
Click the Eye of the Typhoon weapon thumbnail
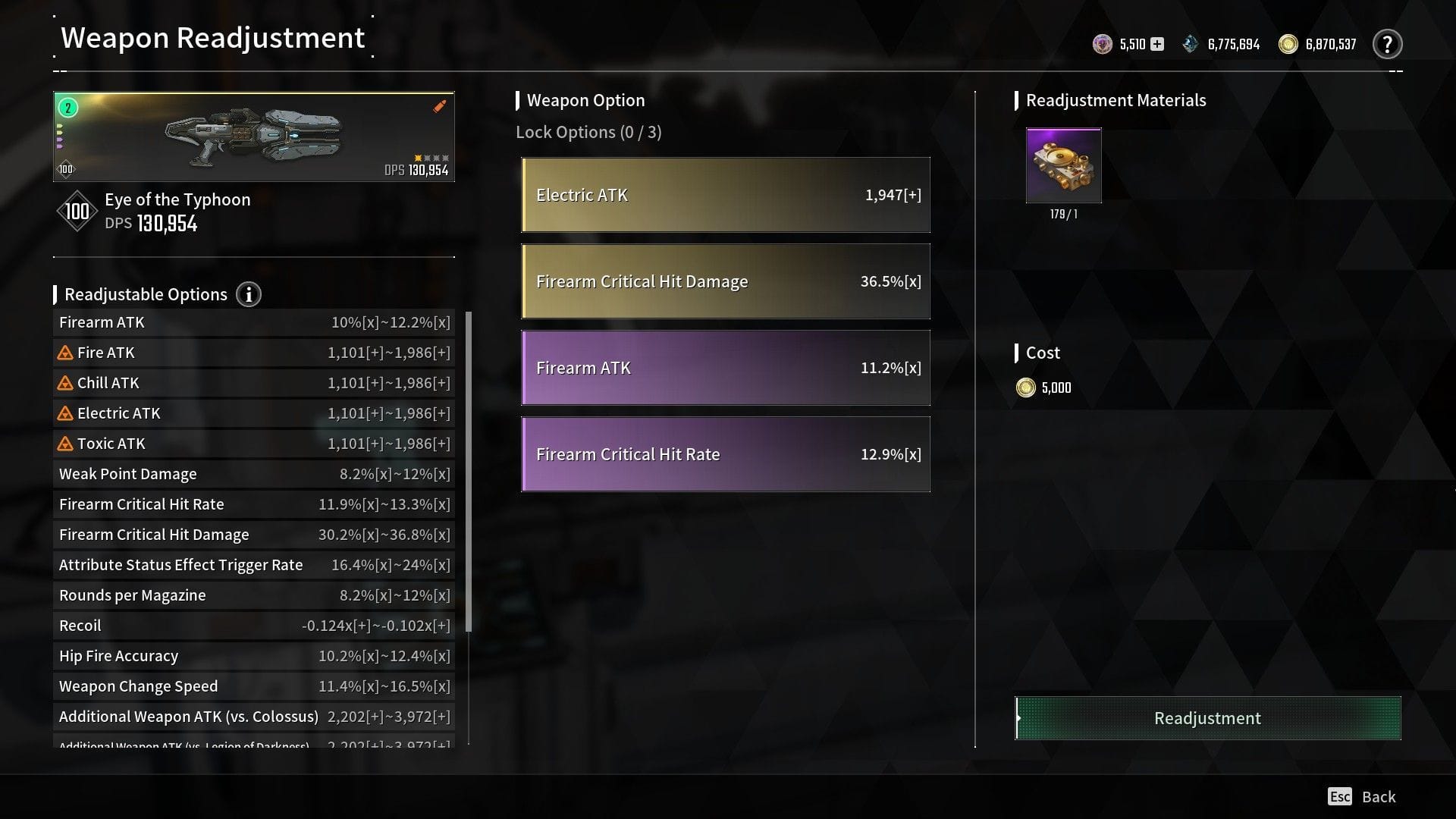click(253, 136)
